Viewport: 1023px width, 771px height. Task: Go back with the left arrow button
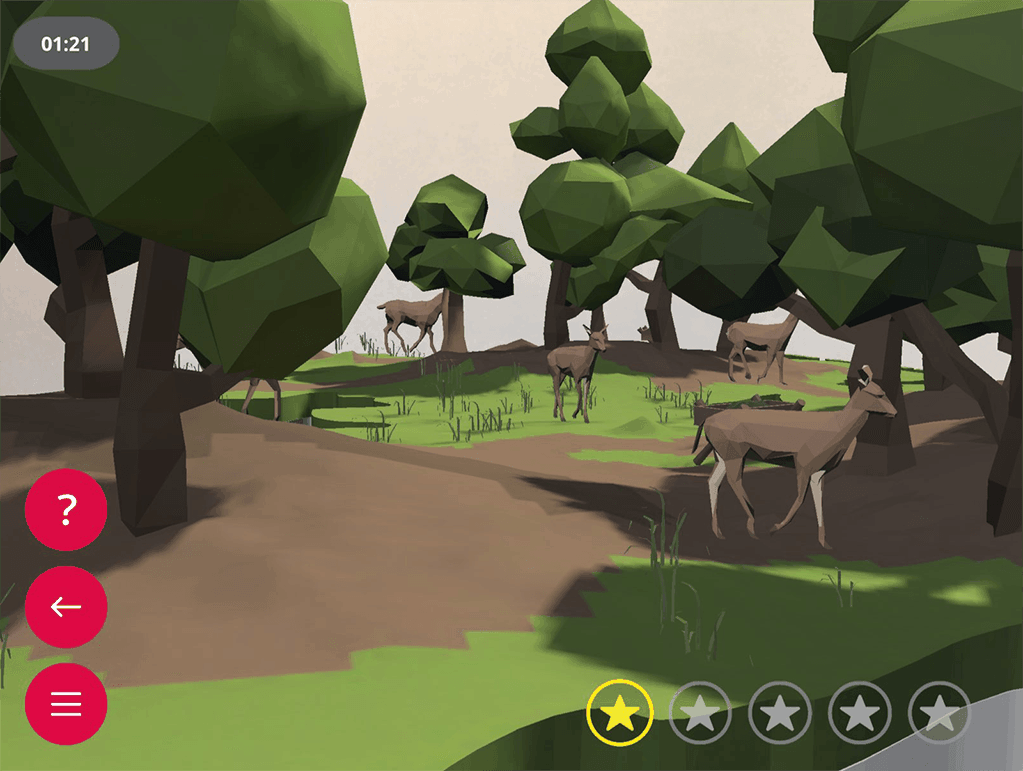66,607
